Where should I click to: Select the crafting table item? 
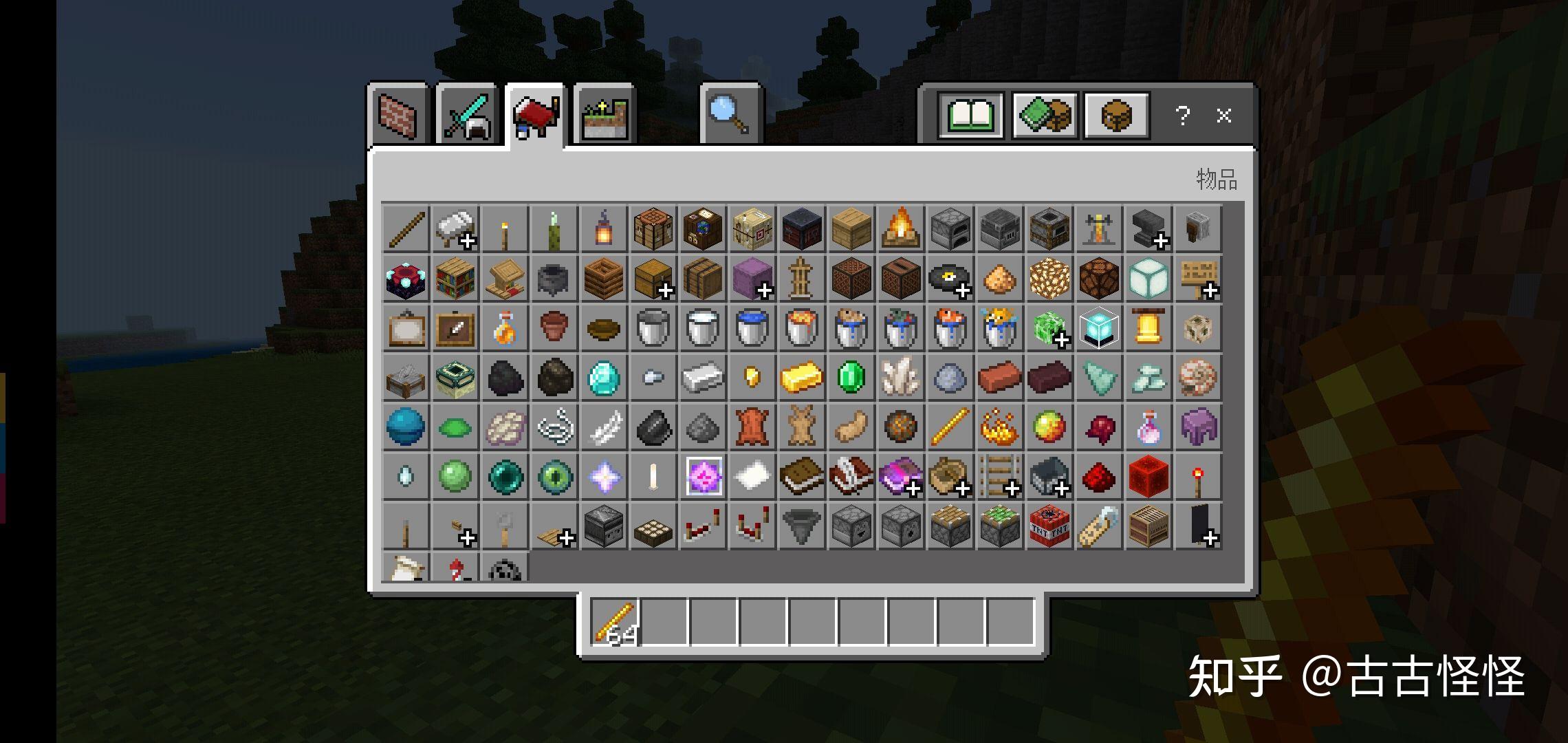coord(653,228)
